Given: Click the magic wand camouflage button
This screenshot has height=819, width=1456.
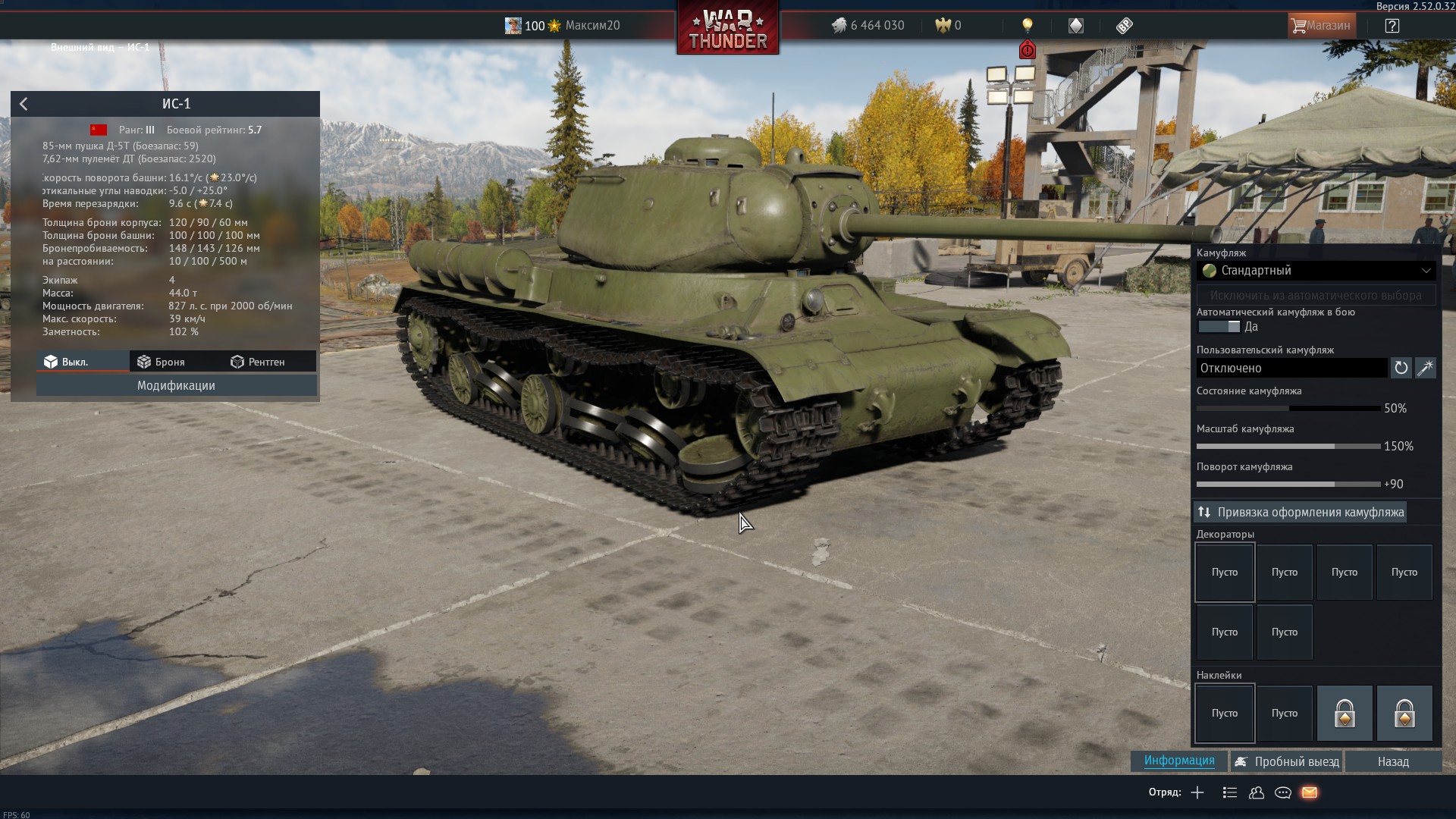Looking at the screenshot, I should point(1426,368).
